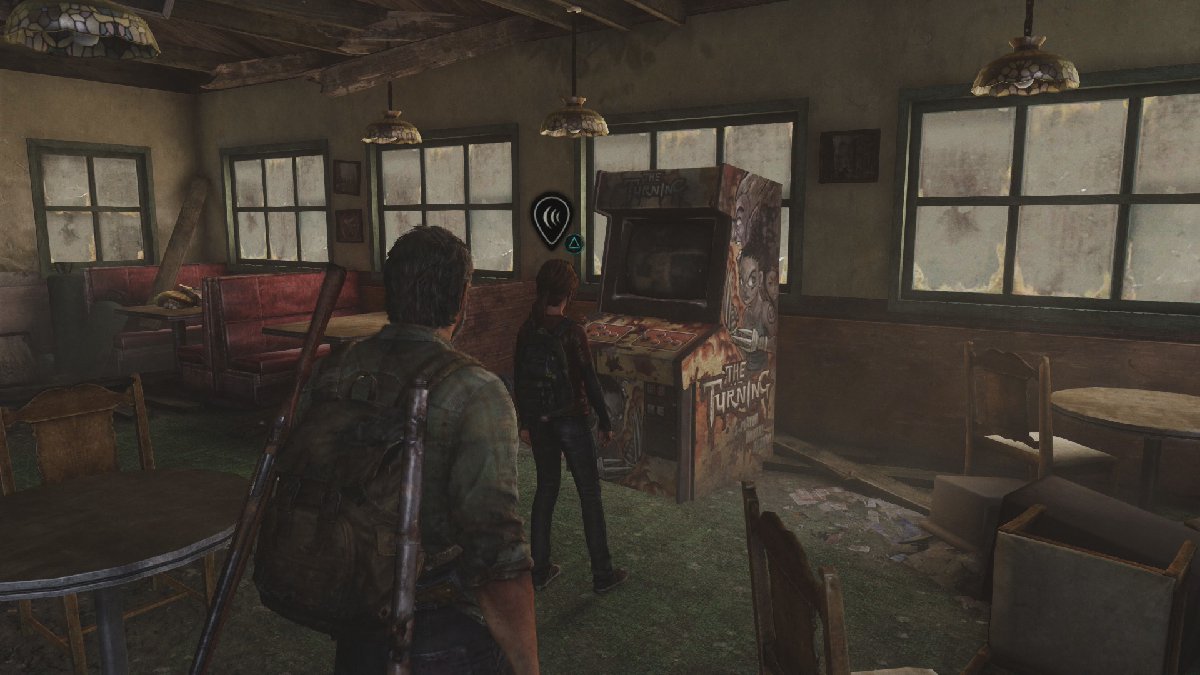Select the optional conversation marker icon
Screen dimensions: 1200x675
point(551,218)
